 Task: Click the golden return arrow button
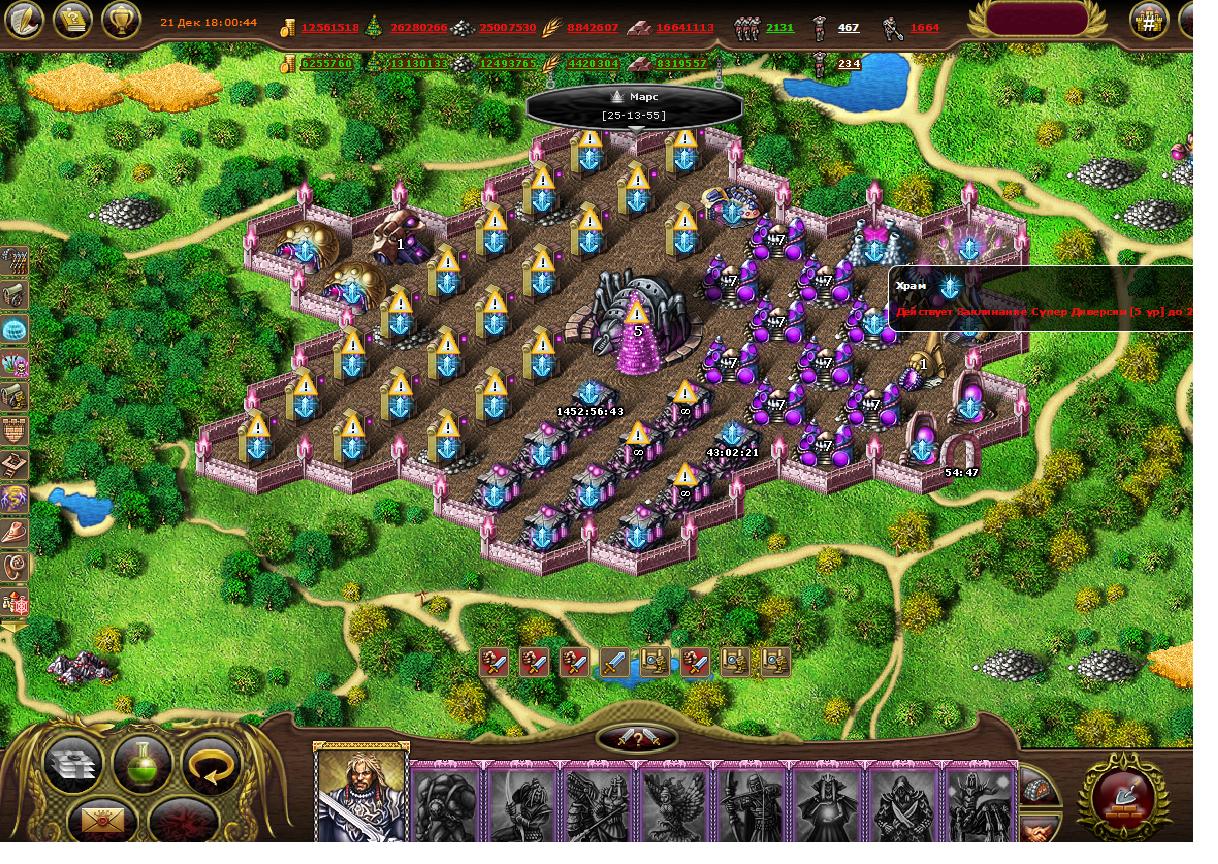pyautogui.click(x=212, y=764)
